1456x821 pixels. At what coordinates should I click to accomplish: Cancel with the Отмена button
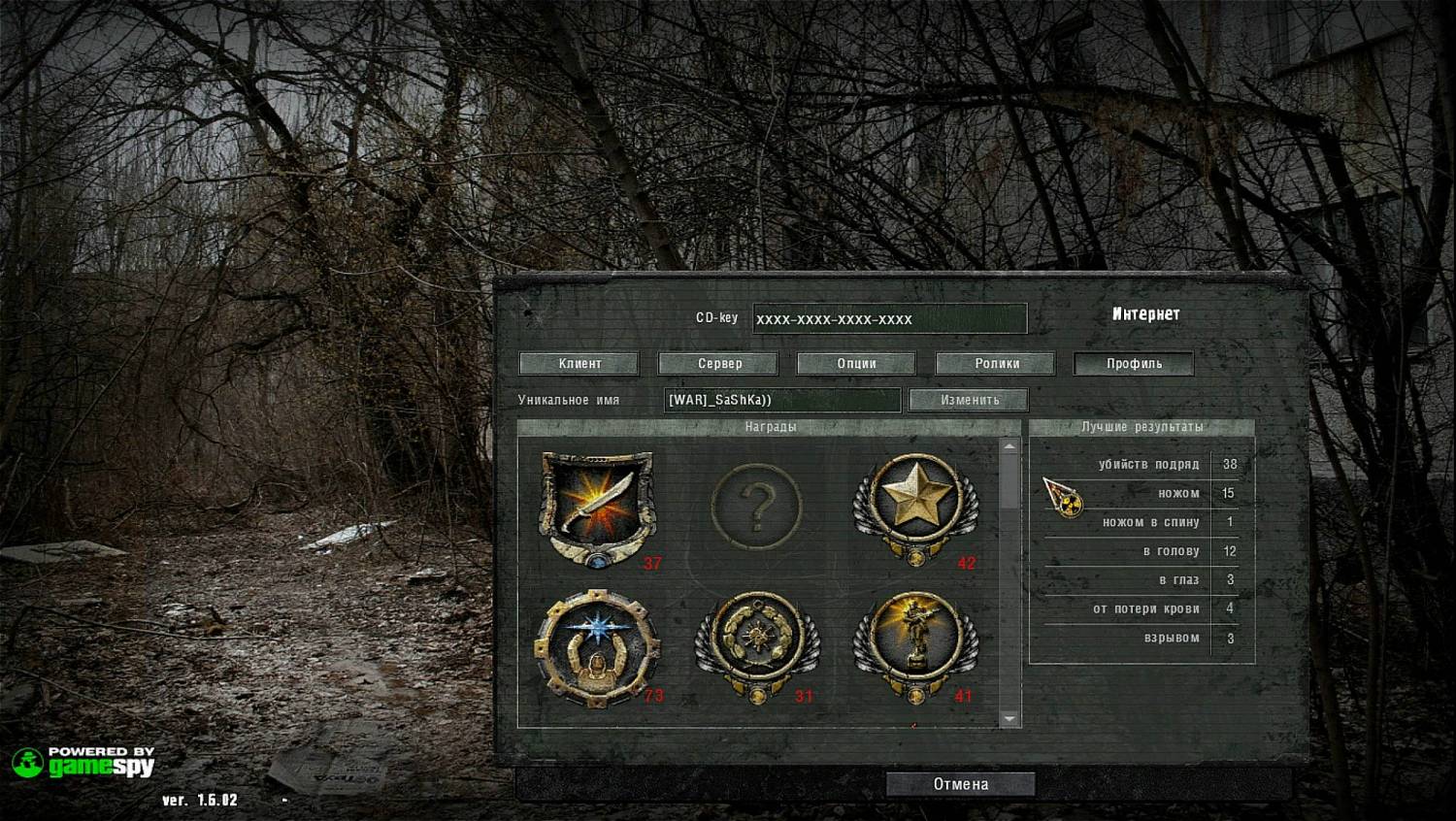[960, 784]
